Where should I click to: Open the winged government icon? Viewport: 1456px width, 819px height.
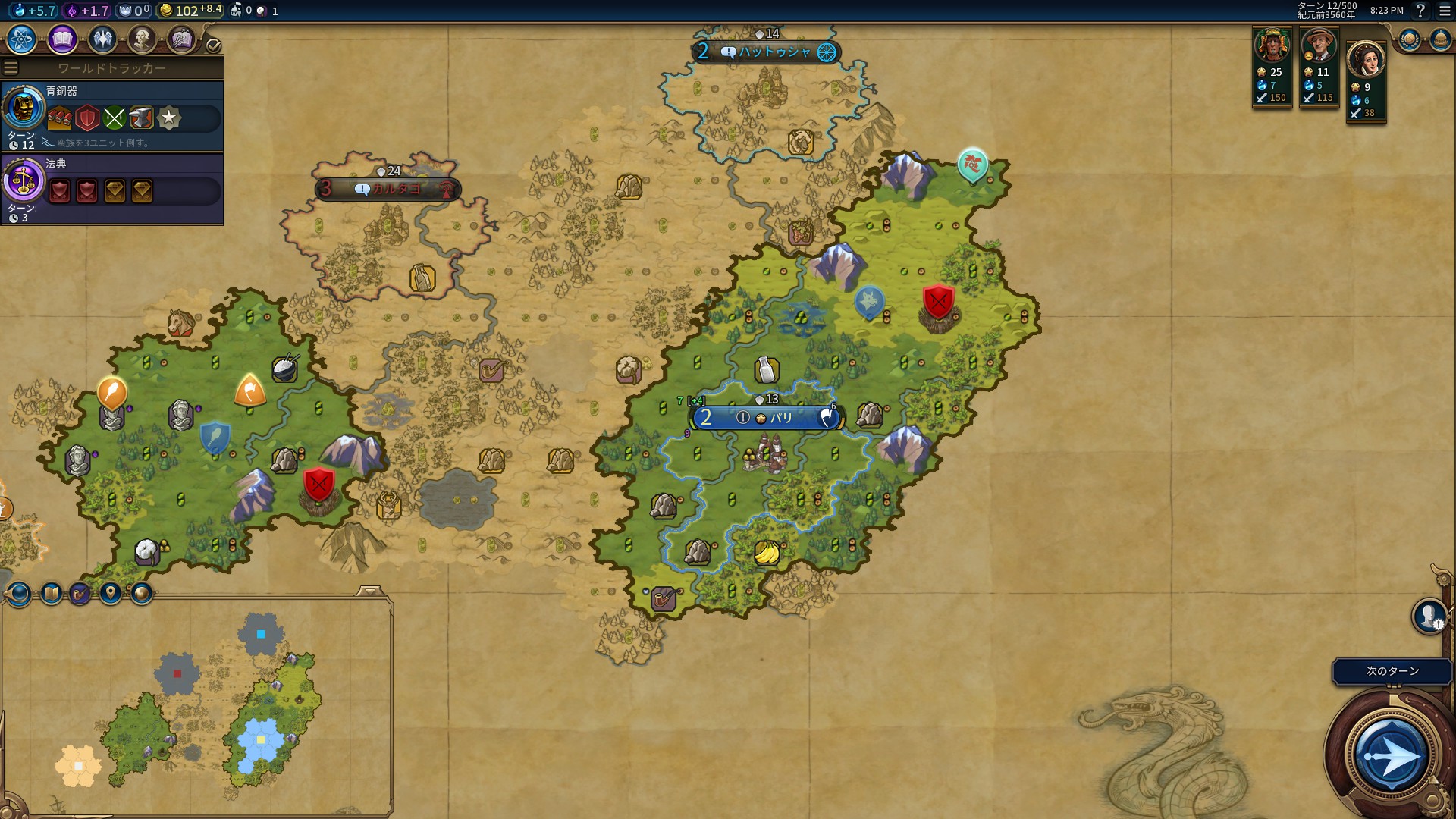(102, 39)
